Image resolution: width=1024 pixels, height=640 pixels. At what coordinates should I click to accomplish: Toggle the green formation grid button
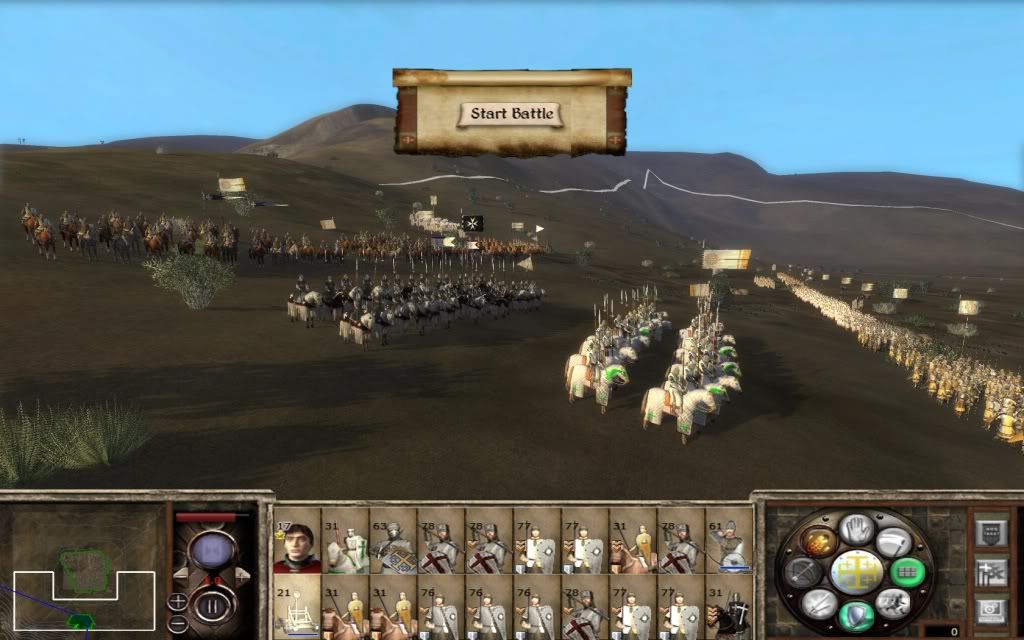click(908, 572)
